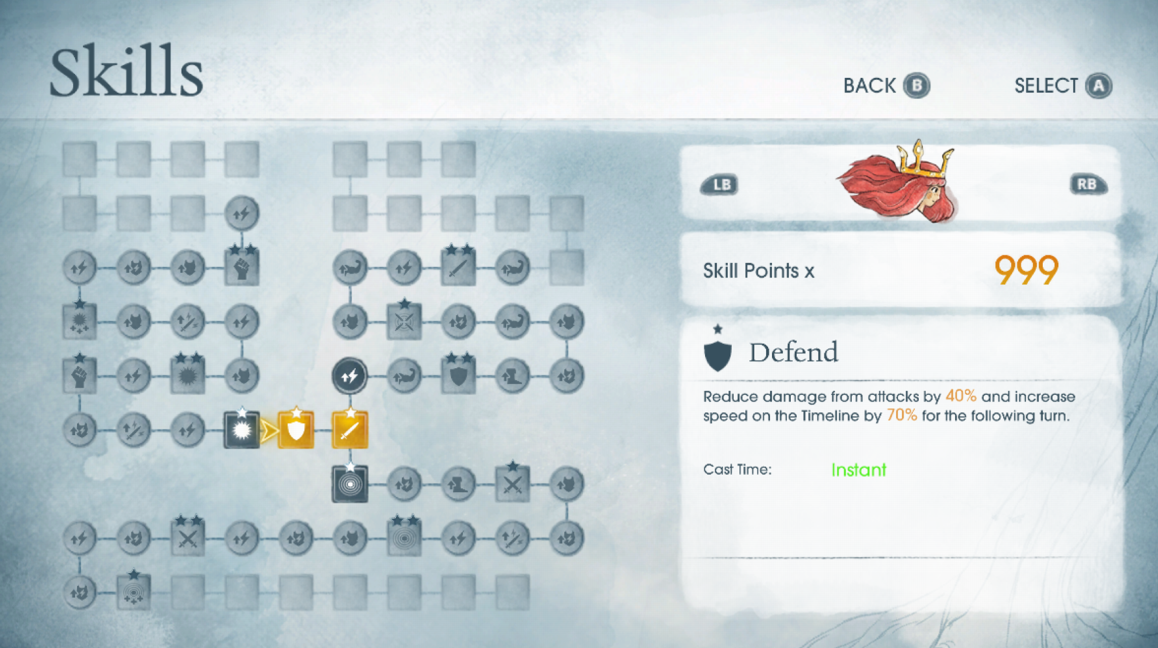Pick the dark square concentric rings skill

coord(350,484)
